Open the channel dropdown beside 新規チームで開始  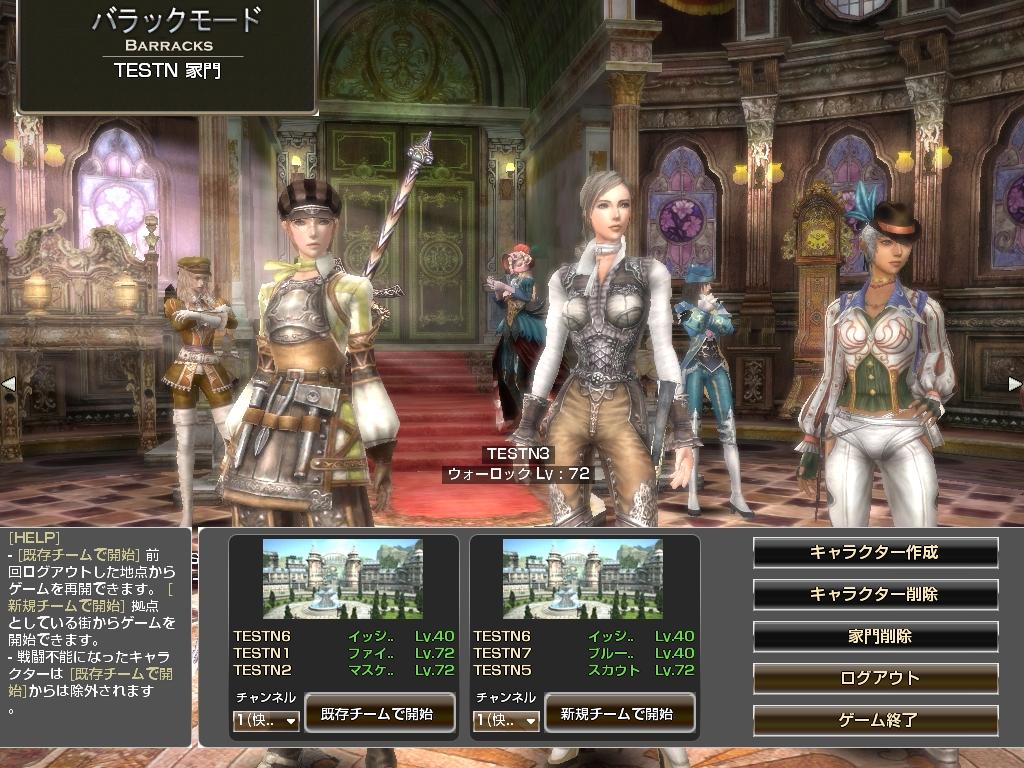click(x=506, y=720)
